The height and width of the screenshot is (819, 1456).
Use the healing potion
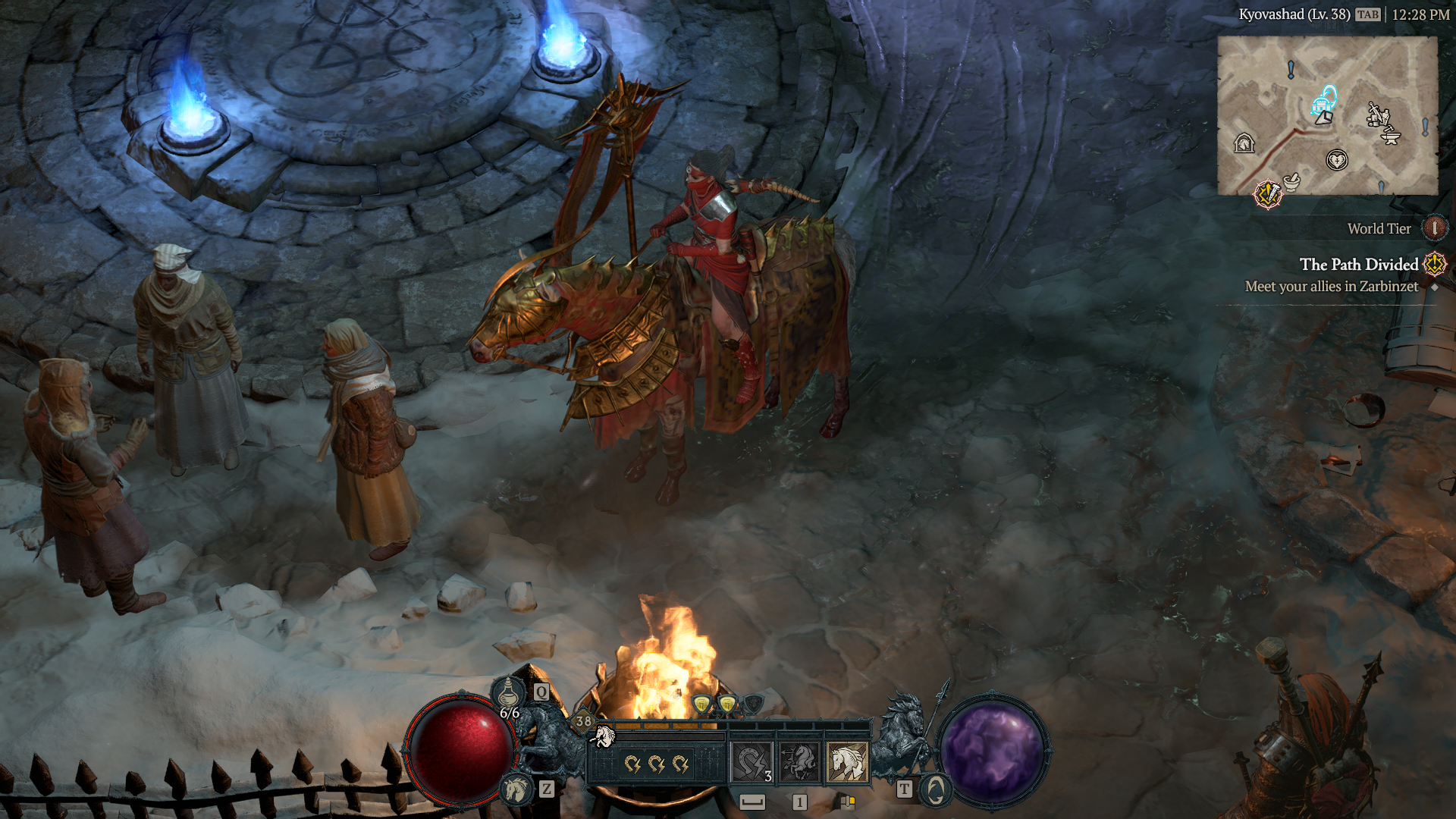(508, 692)
